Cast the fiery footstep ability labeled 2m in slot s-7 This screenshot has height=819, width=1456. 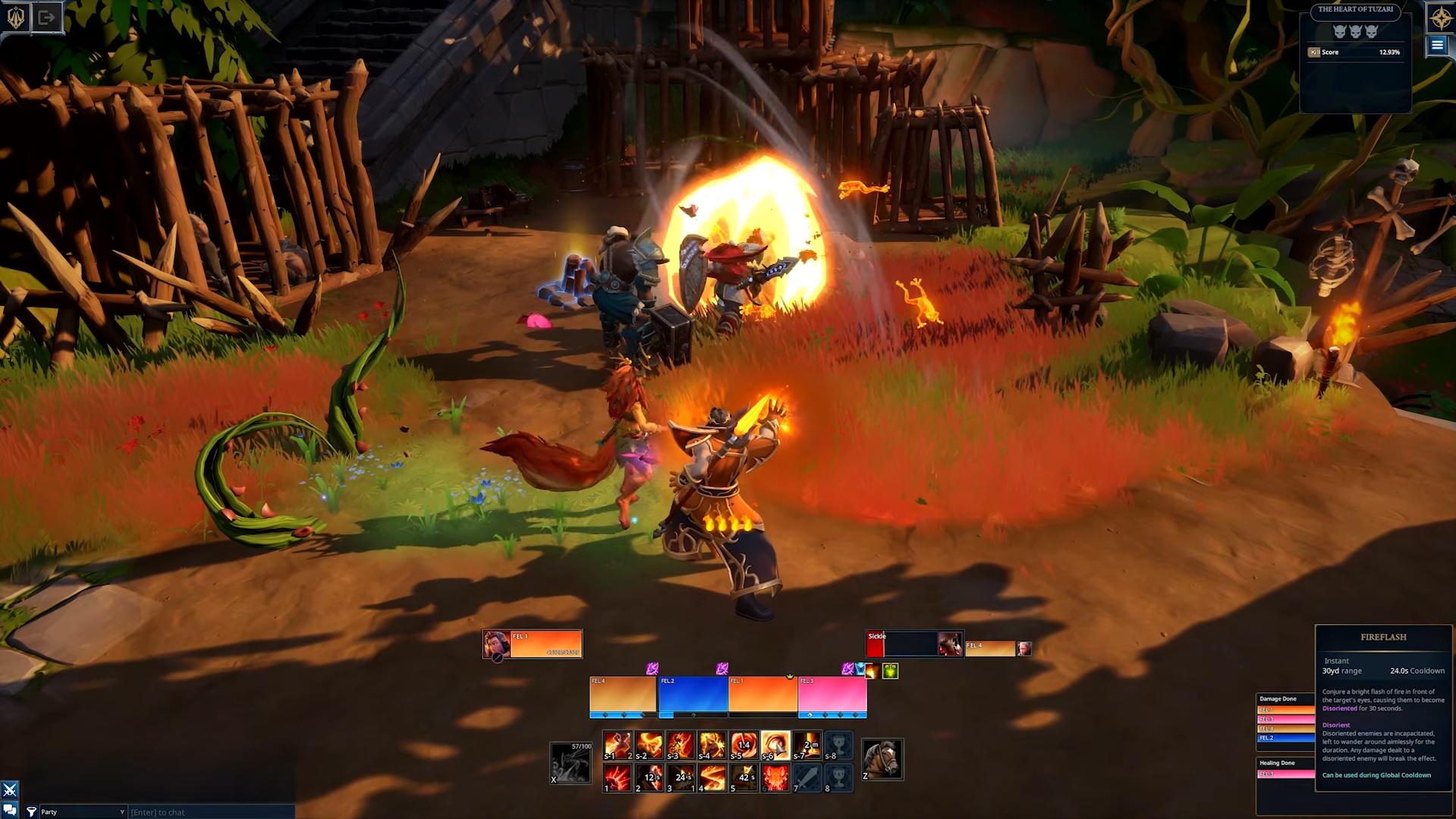pyautogui.click(x=806, y=744)
